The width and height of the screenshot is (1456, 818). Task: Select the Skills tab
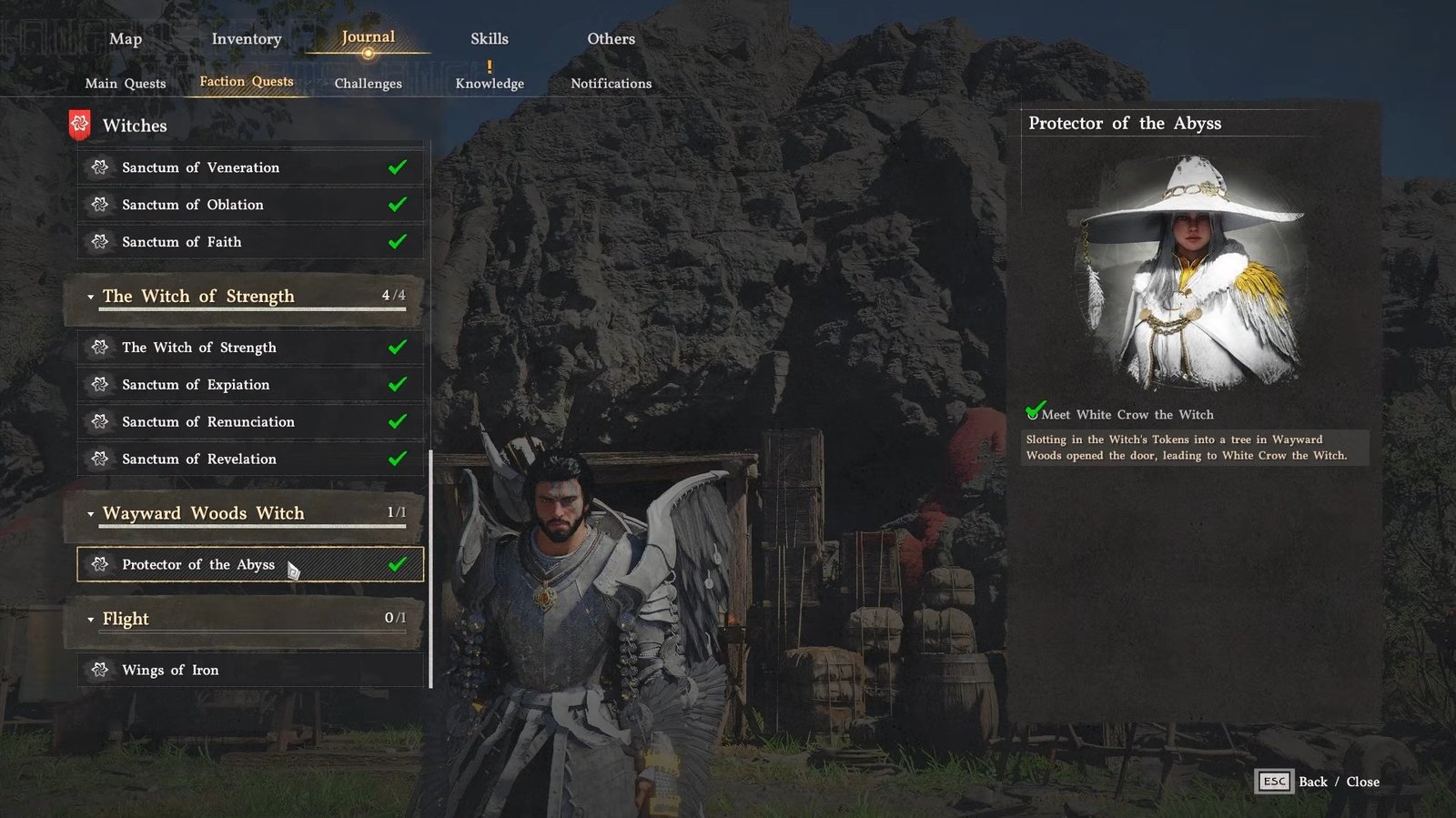pos(490,39)
